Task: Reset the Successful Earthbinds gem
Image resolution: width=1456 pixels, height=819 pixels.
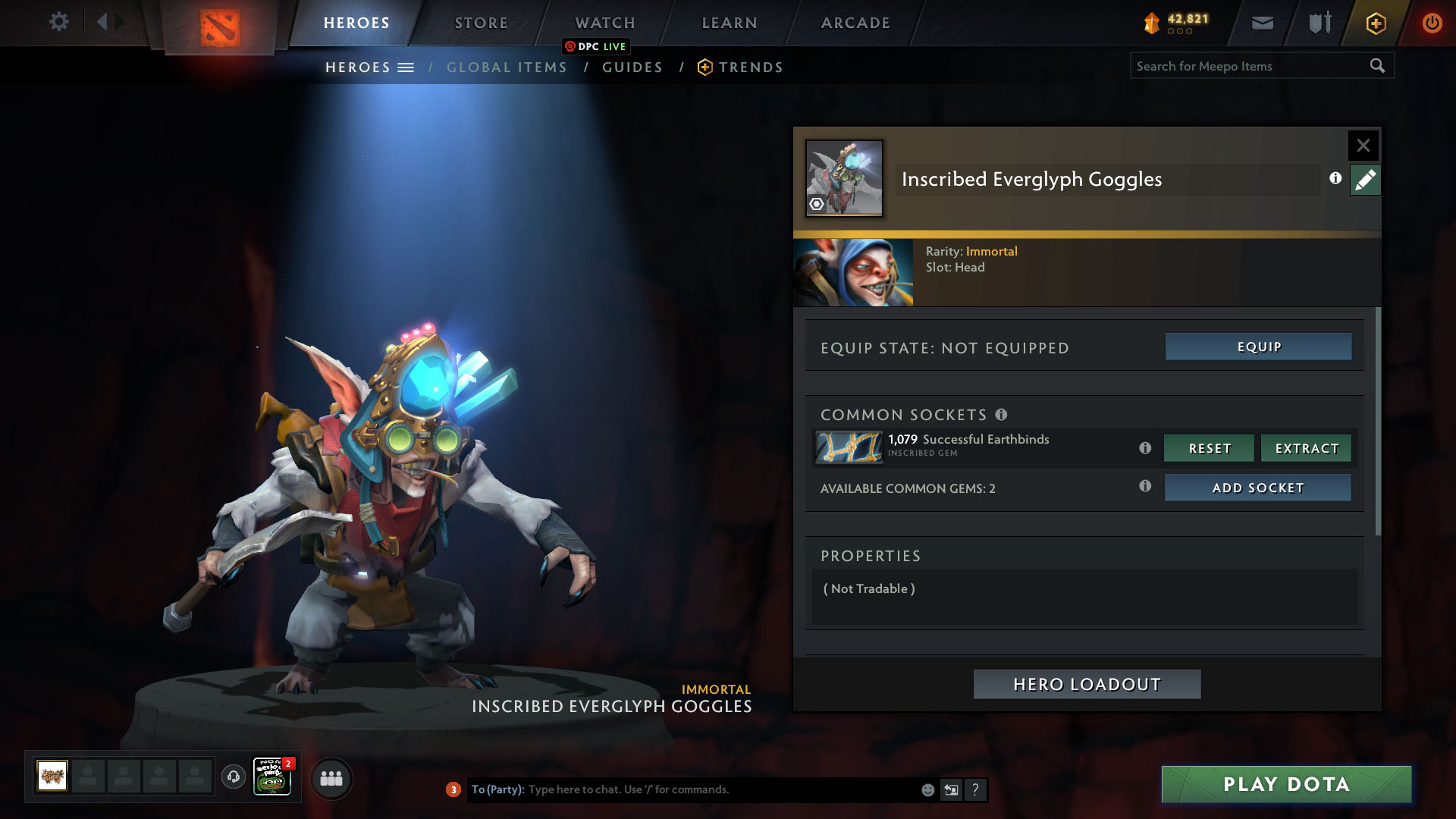Action: [1209, 448]
